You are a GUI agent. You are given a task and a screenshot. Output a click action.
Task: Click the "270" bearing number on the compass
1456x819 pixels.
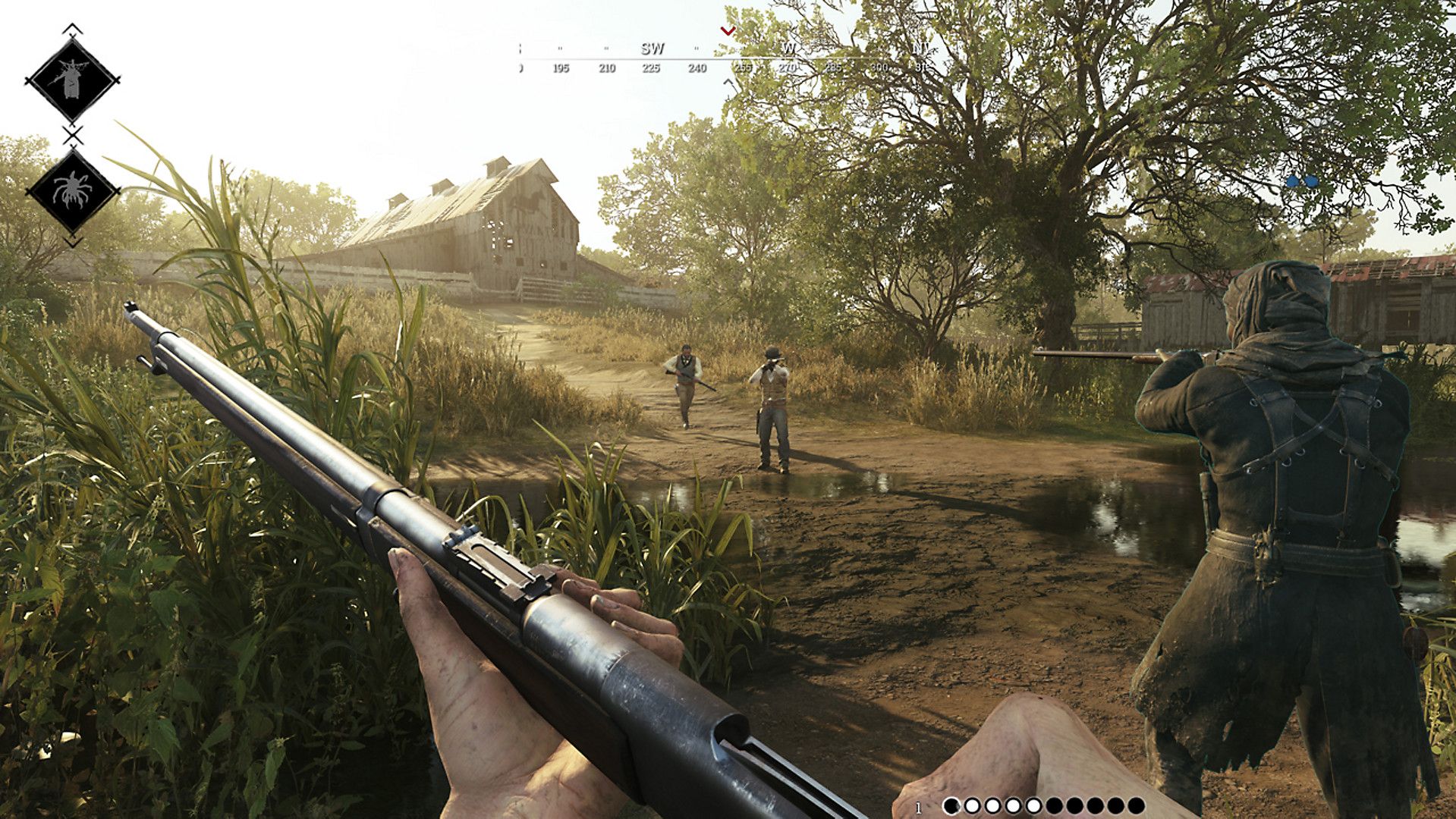pyautogui.click(x=788, y=67)
